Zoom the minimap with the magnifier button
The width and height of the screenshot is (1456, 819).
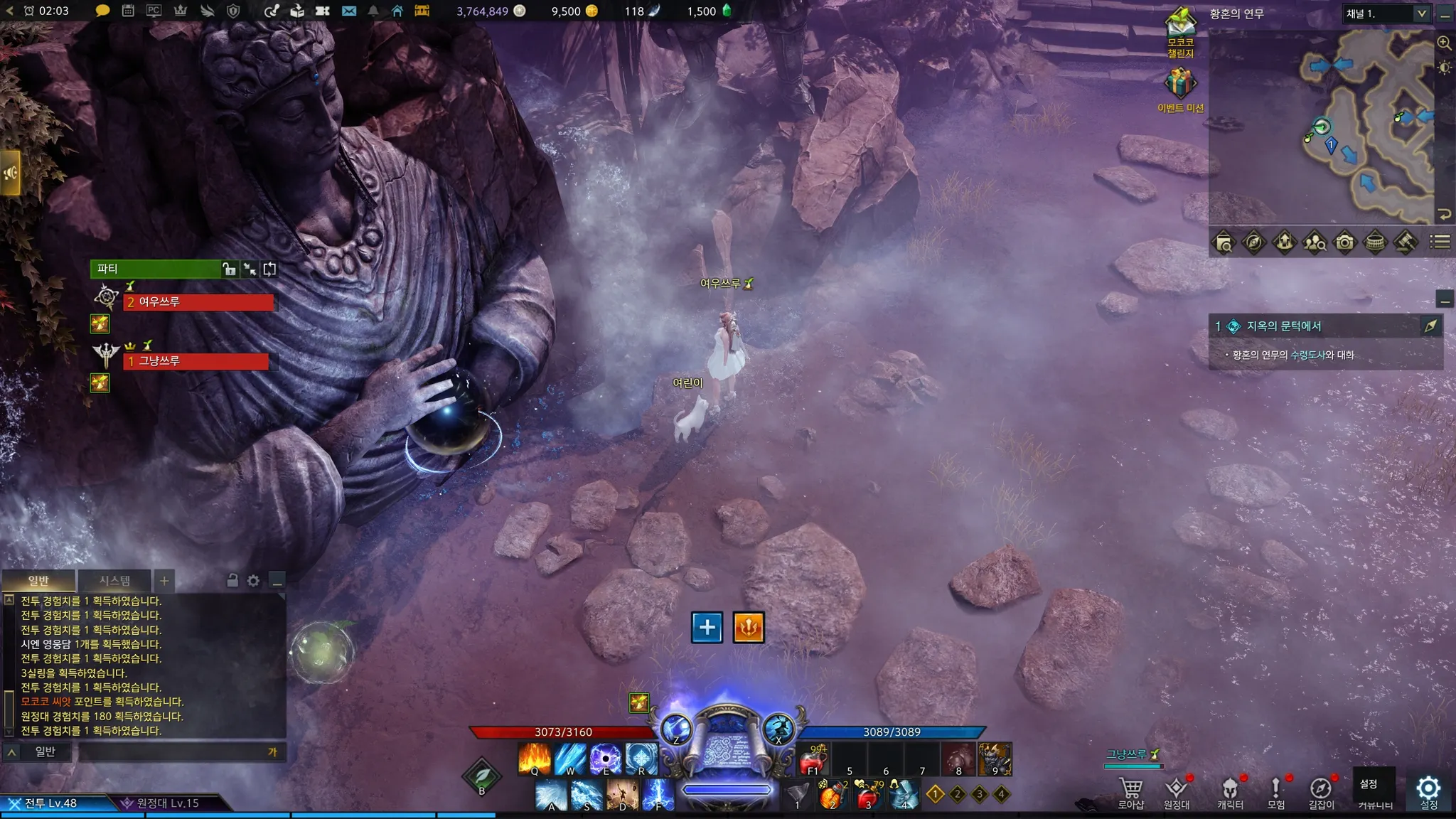pos(1444,43)
